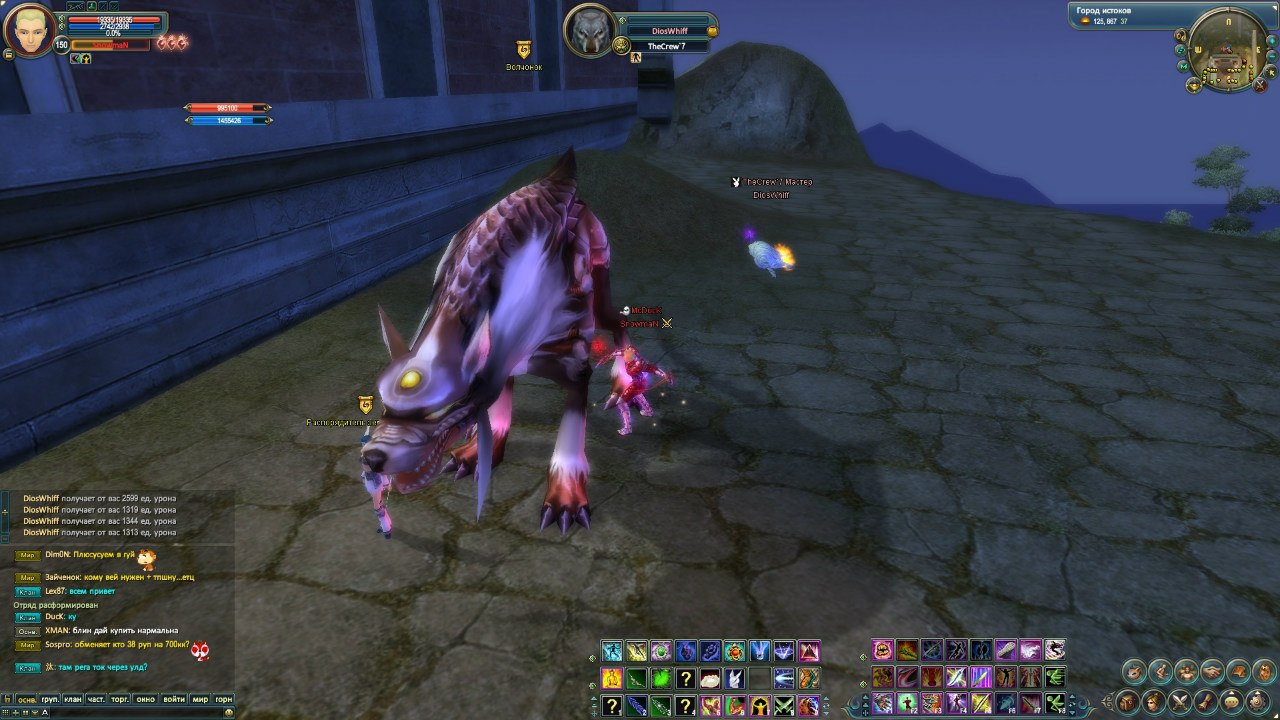The image size is (1280, 720).
Task: Click the chat message input field
Action: click(130, 712)
